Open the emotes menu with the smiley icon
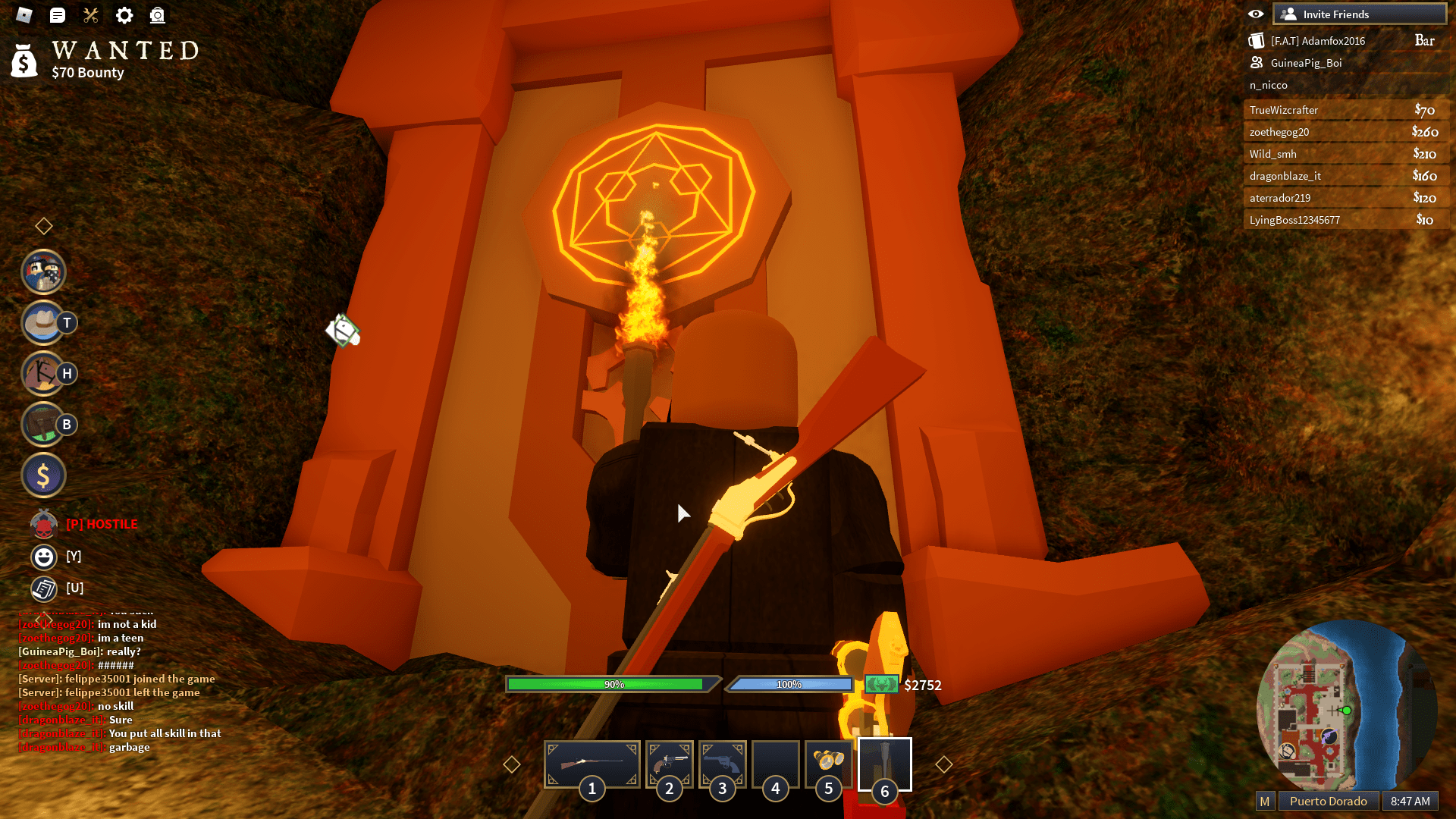This screenshot has width=1456, height=819. click(43, 556)
